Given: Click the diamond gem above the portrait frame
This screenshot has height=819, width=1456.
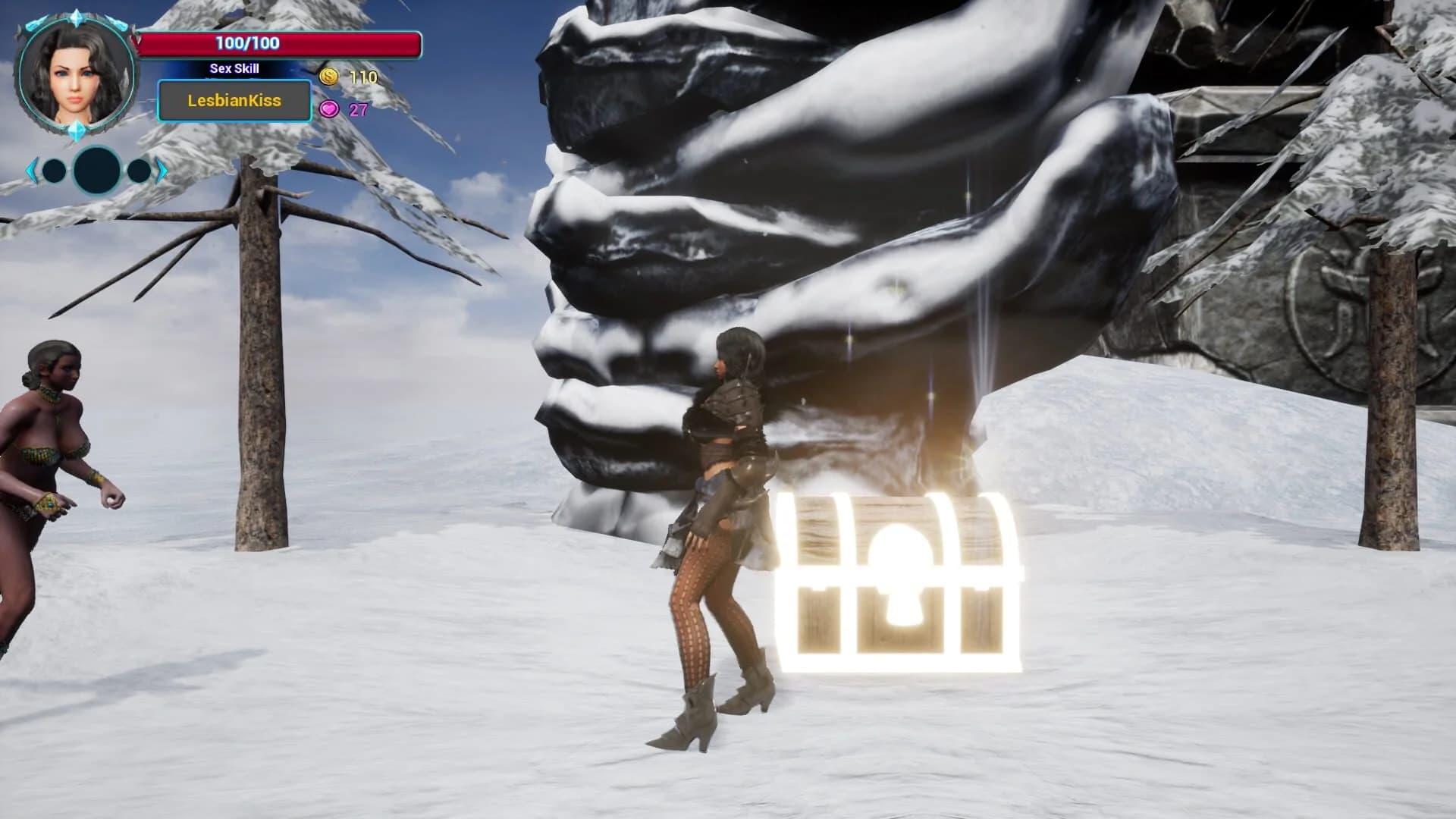Looking at the screenshot, I should click(77, 19).
